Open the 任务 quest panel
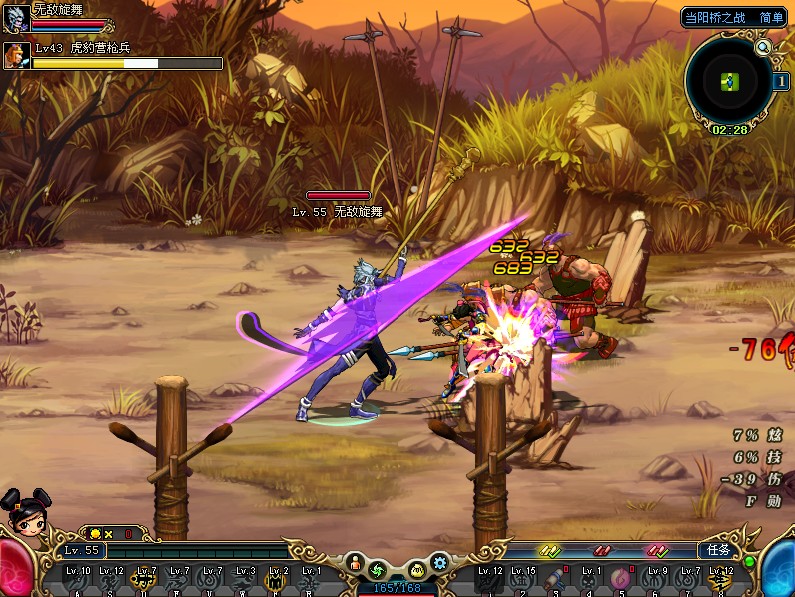Screen dimensions: 795x597 click(719, 550)
